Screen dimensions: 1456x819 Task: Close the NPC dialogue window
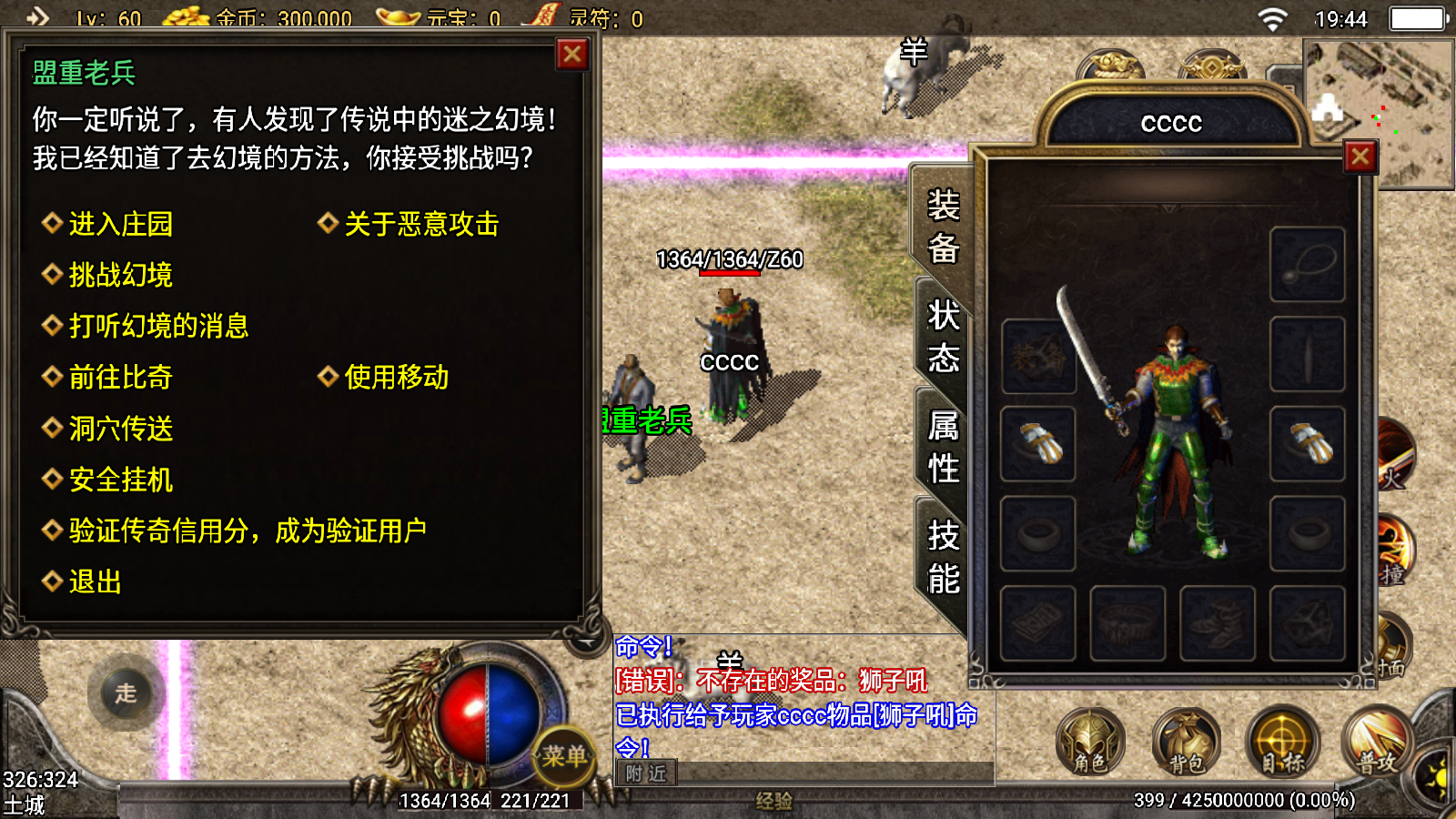572,55
